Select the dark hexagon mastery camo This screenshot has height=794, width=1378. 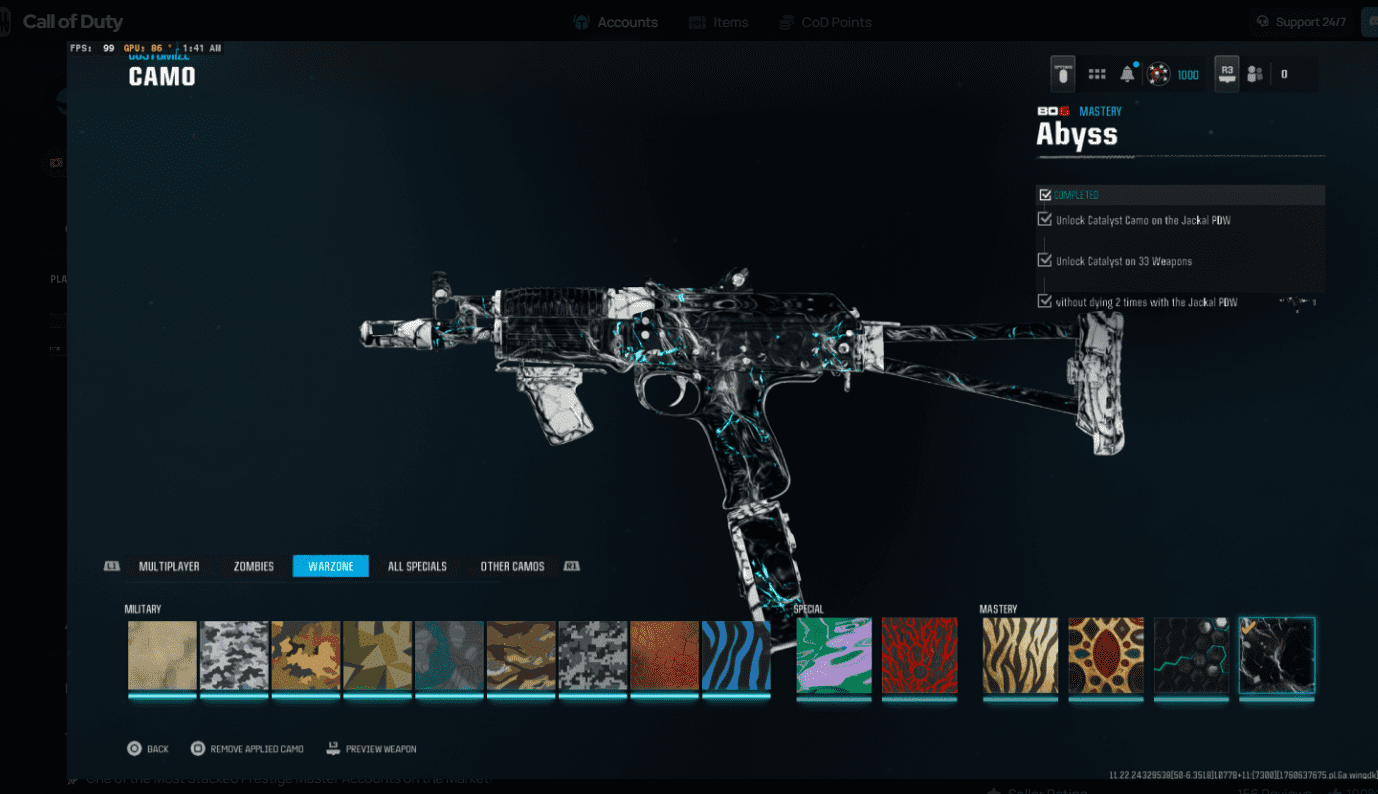pos(1191,656)
